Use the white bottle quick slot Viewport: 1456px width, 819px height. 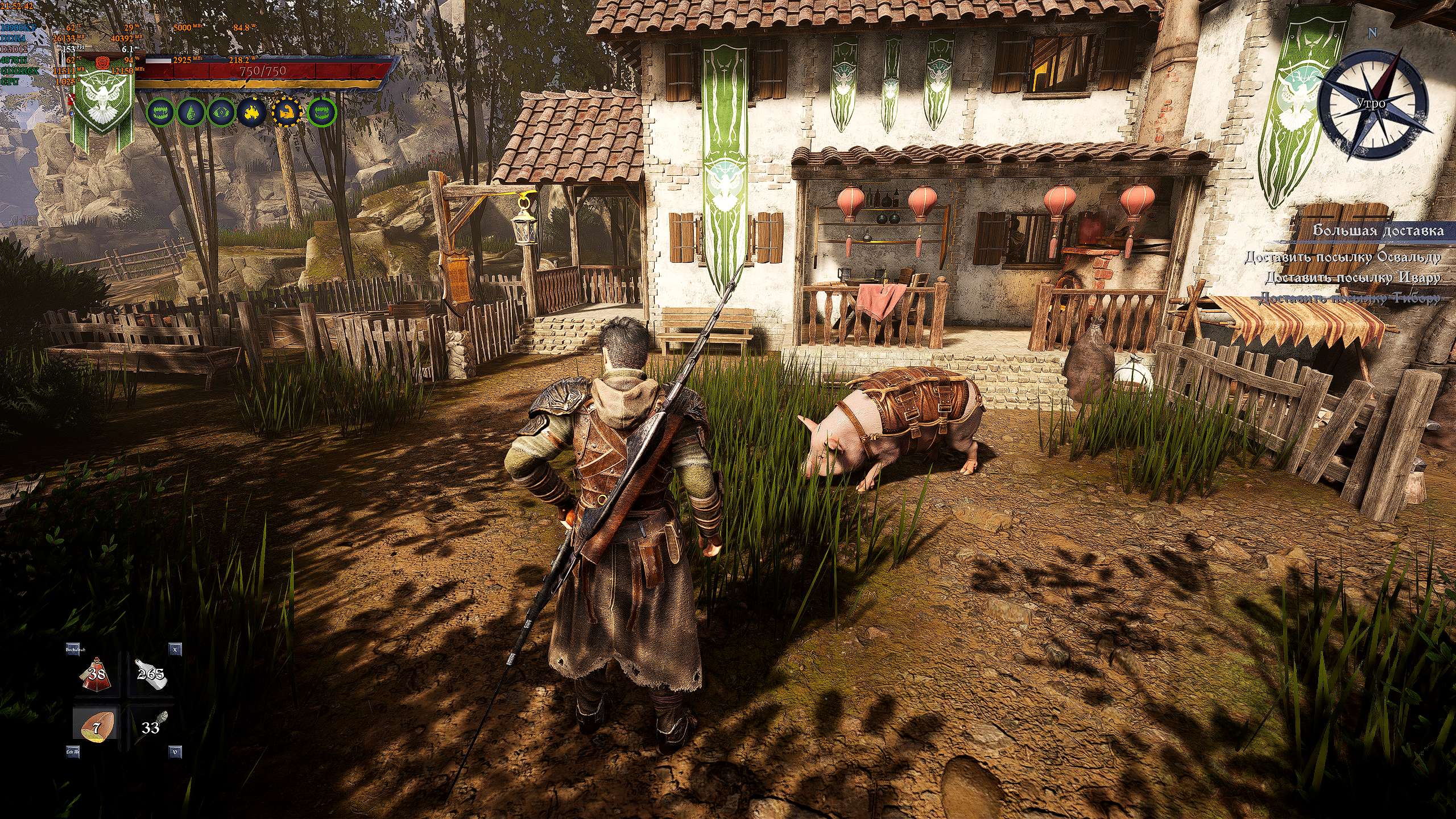pos(151,675)
